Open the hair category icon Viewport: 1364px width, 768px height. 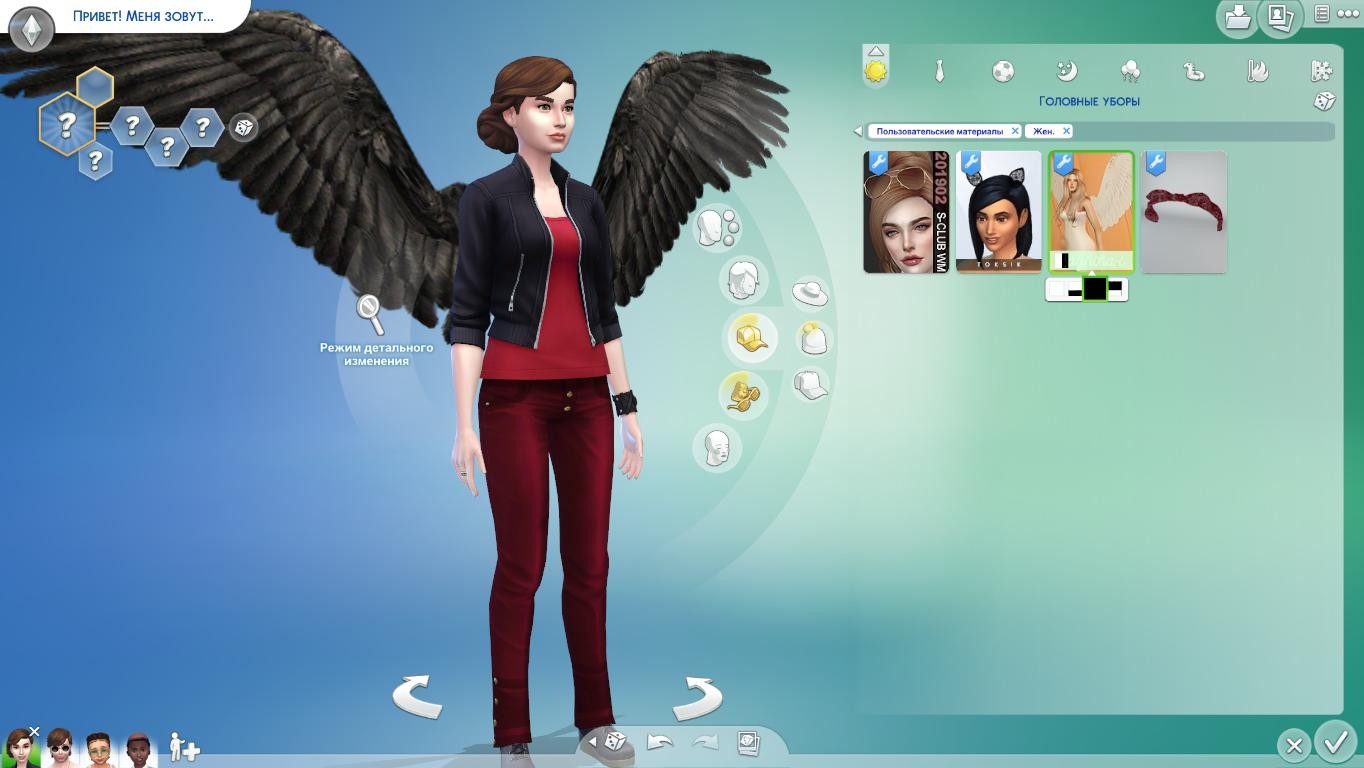[742, 279]
